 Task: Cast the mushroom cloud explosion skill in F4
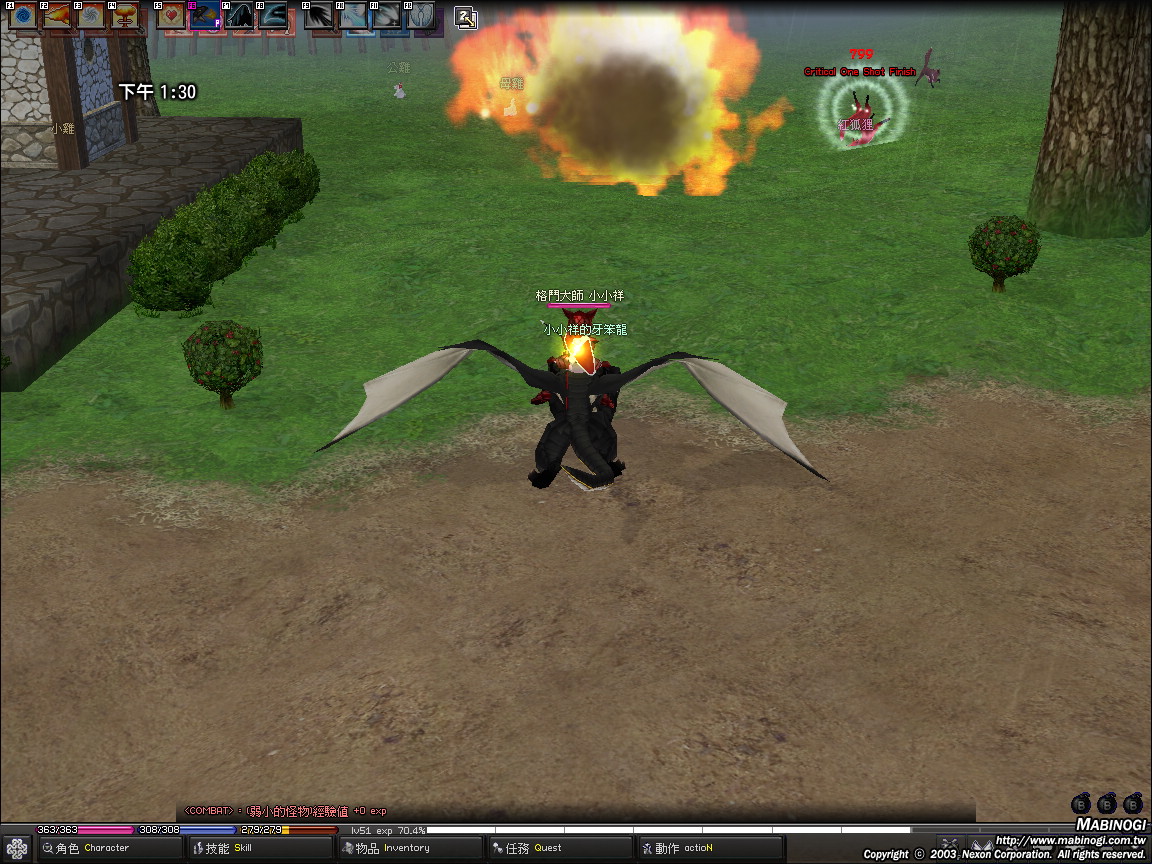(x=125, y=16)
